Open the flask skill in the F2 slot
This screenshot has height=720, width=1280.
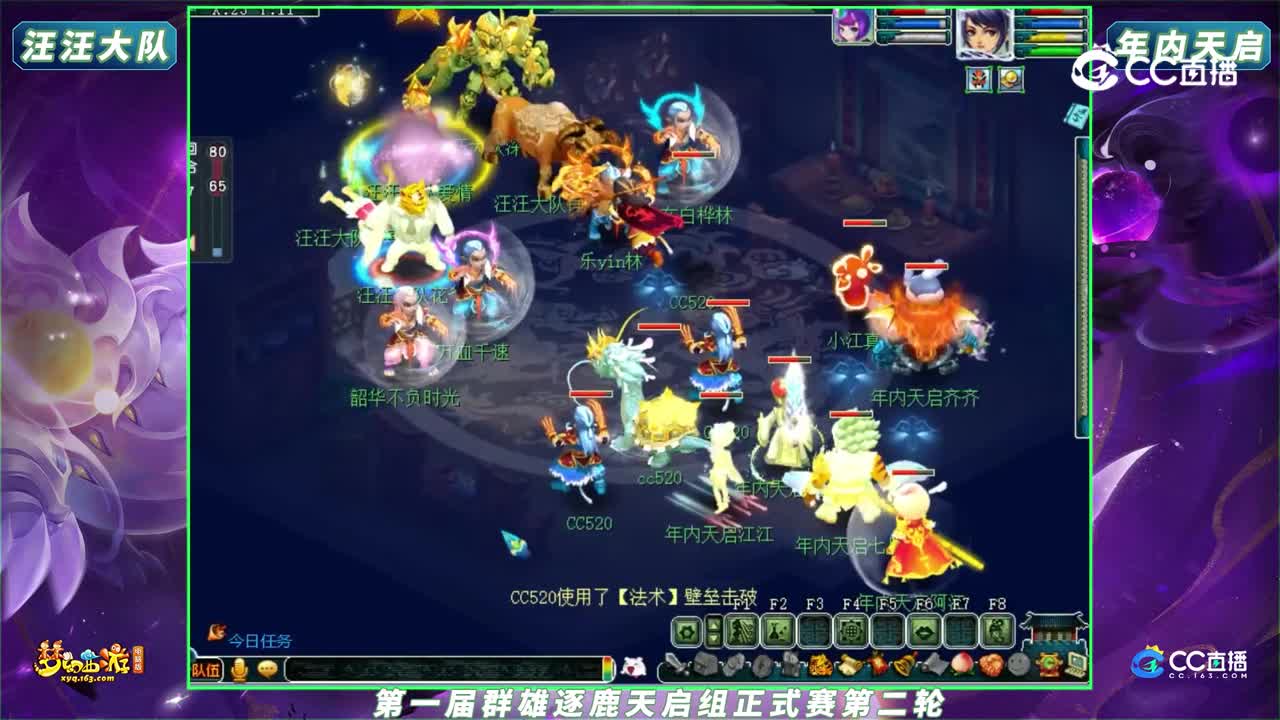[x=779, y=631]
